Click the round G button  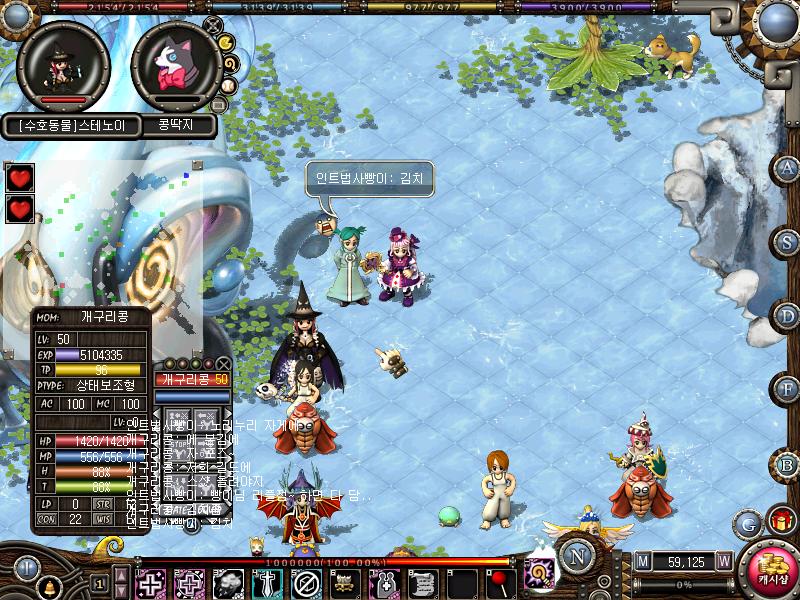(x=746, y=522)
